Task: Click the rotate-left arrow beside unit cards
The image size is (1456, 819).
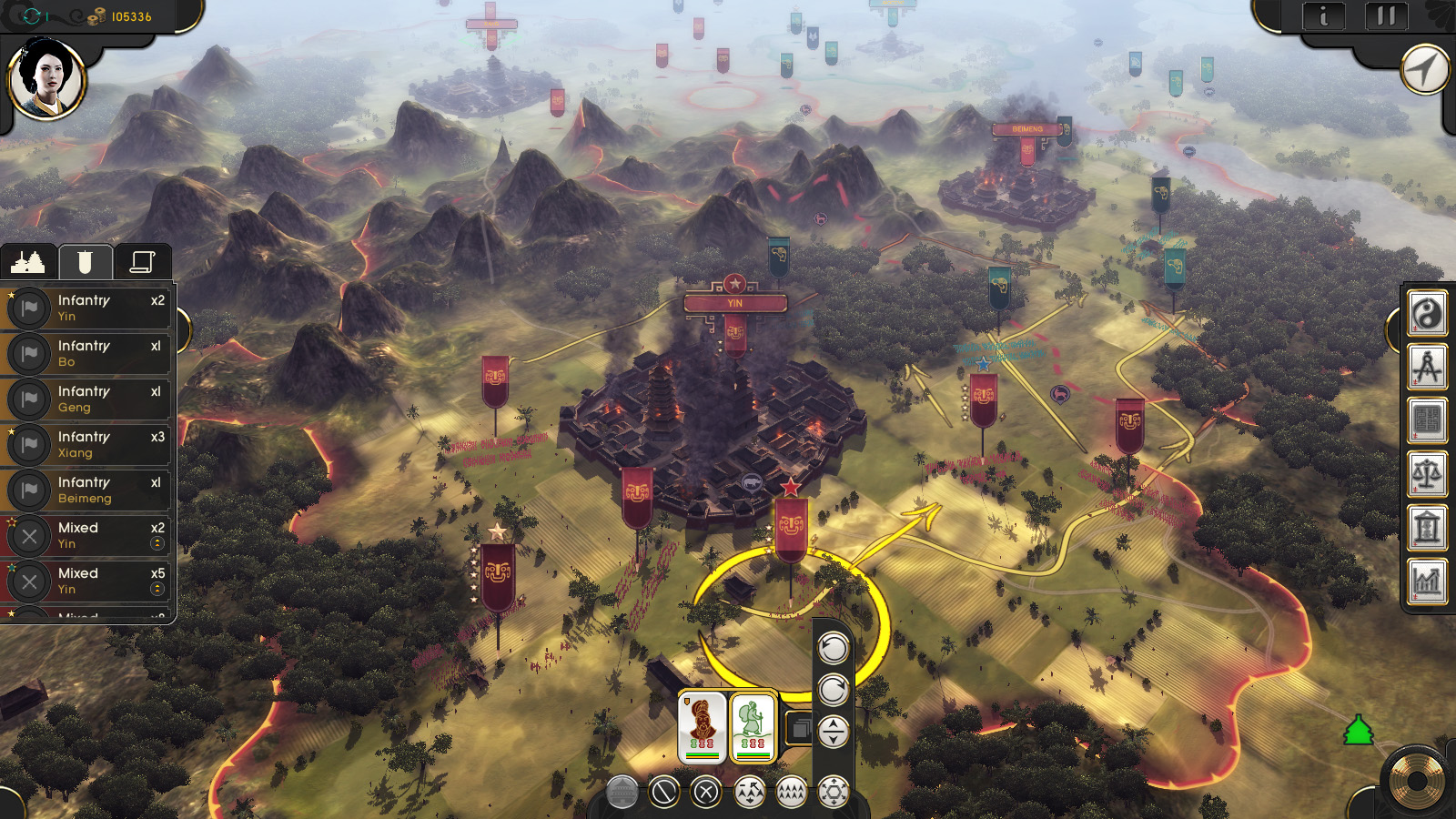Action: [835, 648]
